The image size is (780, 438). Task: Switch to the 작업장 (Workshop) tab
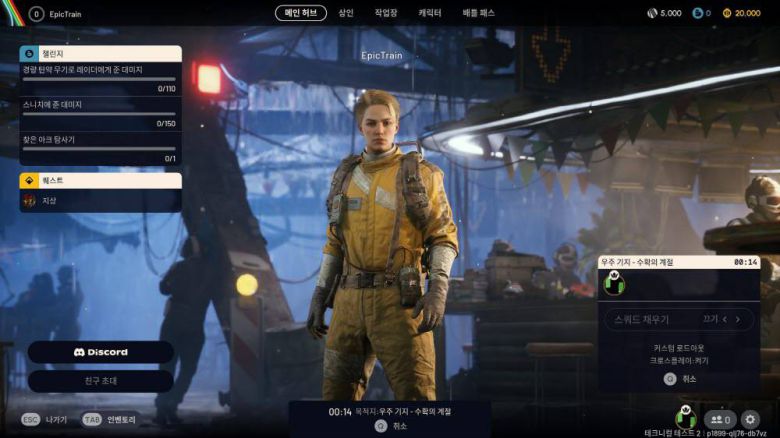point(385,13)
